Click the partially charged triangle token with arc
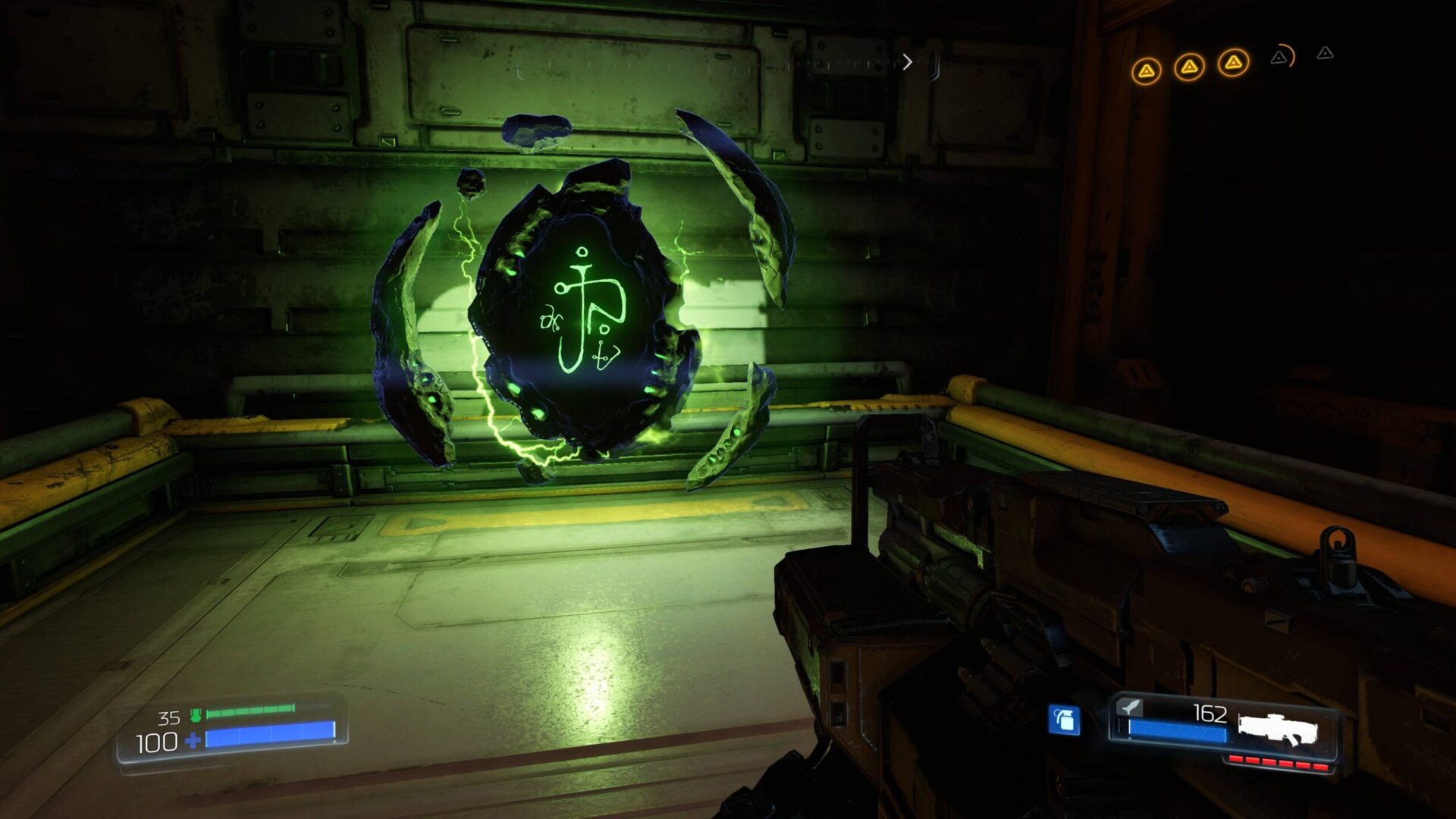Viewport: 1456px width, 819px height. (x=1281, y=57)
